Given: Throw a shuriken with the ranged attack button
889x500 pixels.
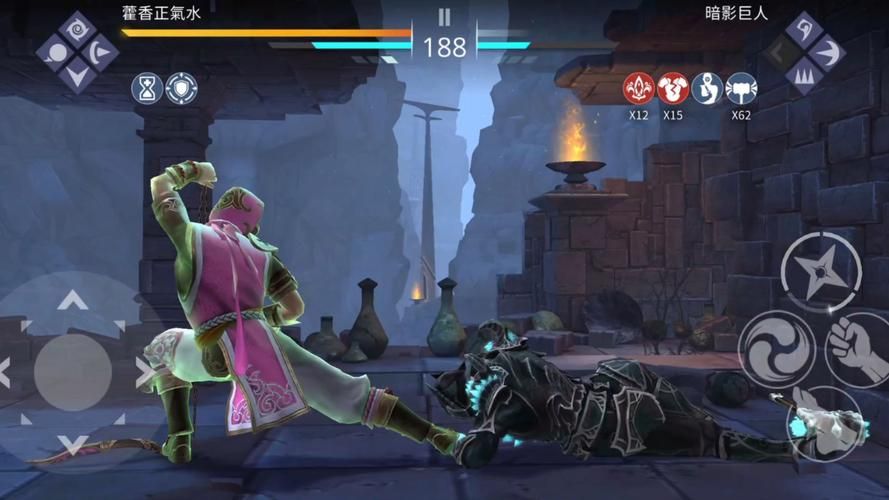Looking at the screenshot, I should coord(820,270).
